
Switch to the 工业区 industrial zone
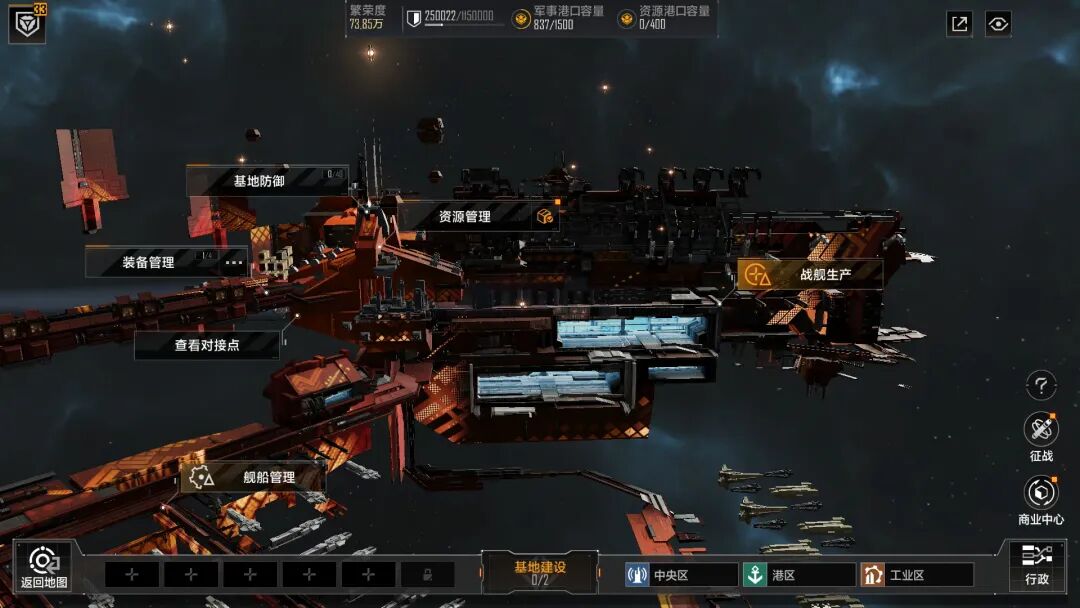(916, 575)
